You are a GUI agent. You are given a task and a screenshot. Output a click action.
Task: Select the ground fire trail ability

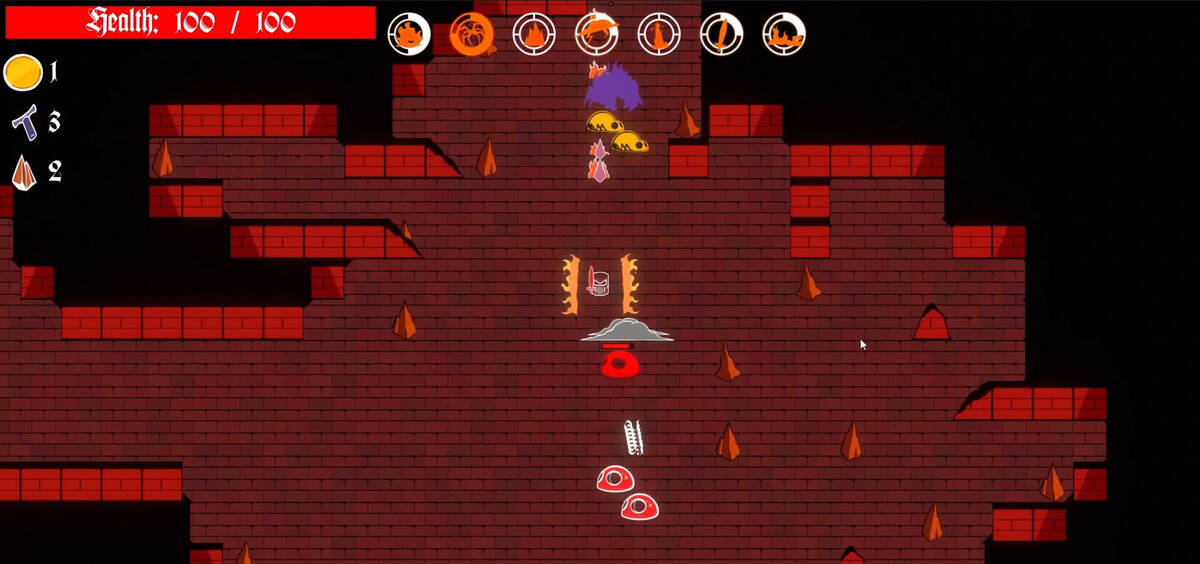784,34
